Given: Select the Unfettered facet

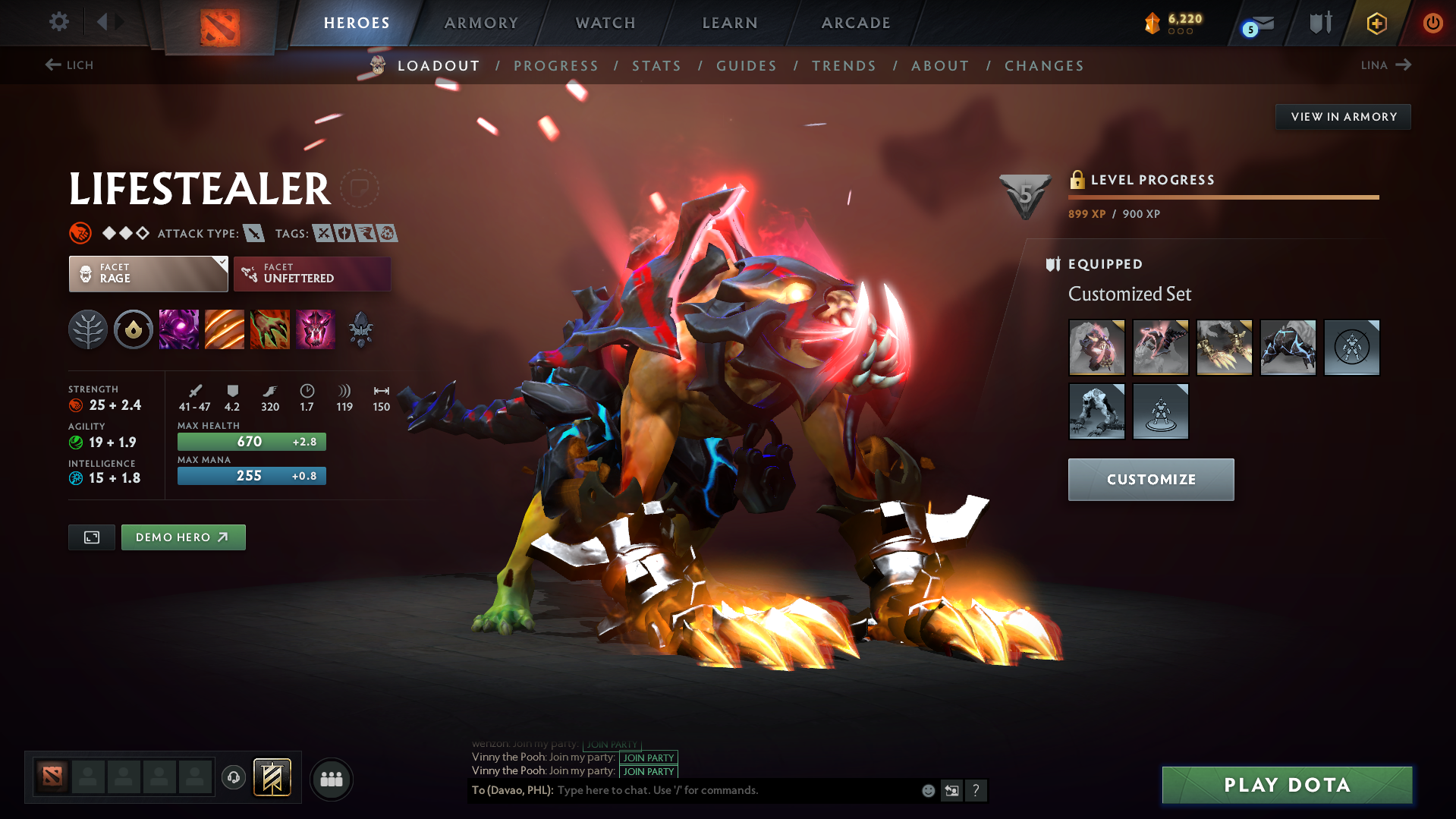Looking at the screenshot, I should point(312,274).
